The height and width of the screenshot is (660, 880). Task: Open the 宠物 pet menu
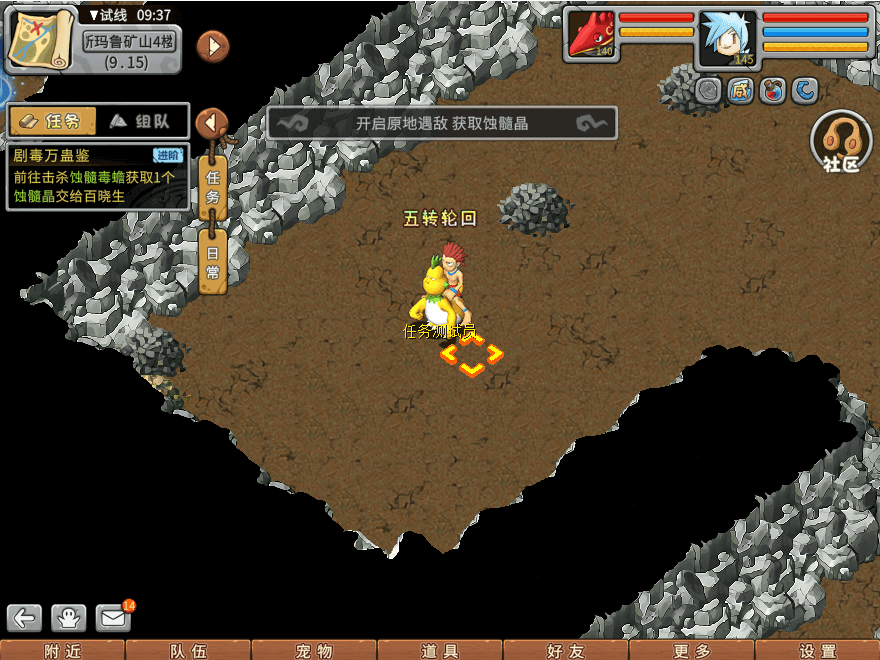point(314,651)
